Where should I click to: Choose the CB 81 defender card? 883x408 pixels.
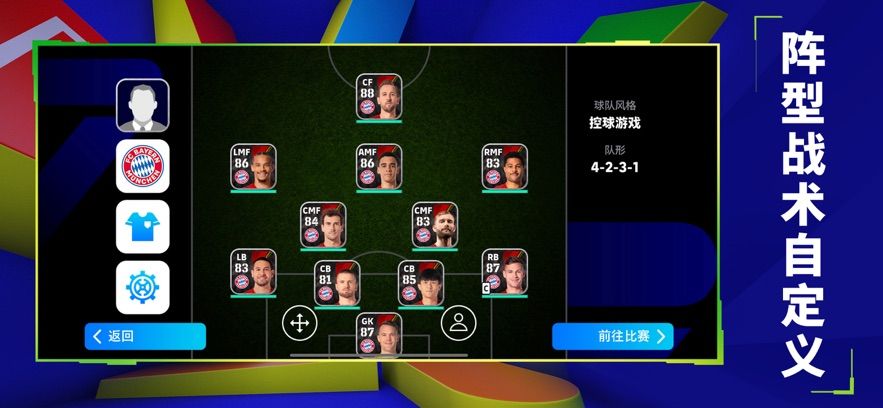click(336, 283)
